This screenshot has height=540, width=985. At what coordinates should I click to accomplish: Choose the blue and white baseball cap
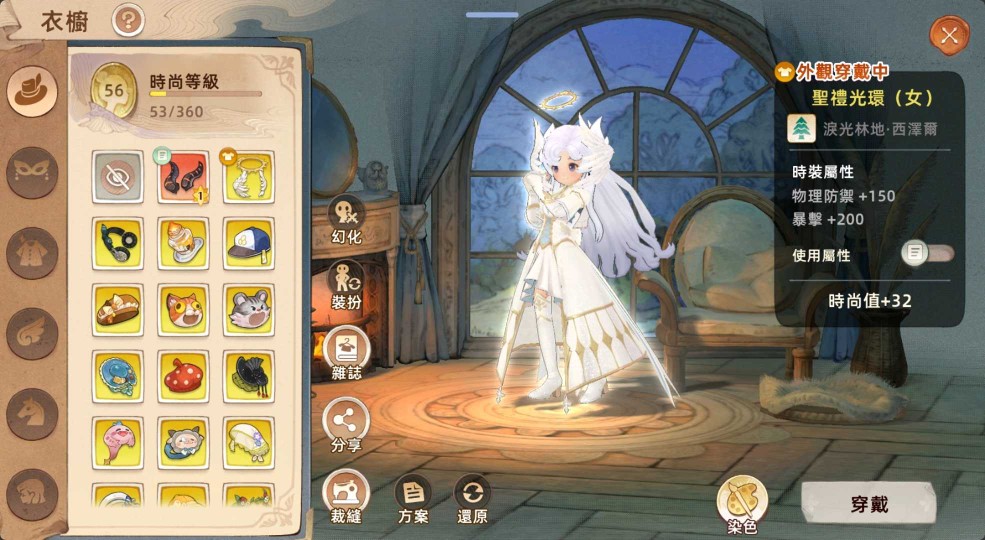click(x=248, y=244)
